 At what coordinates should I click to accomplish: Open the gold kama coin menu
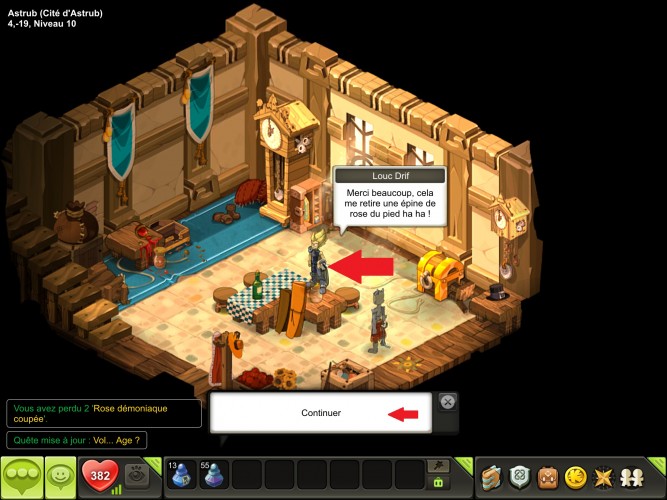[577, 476]
